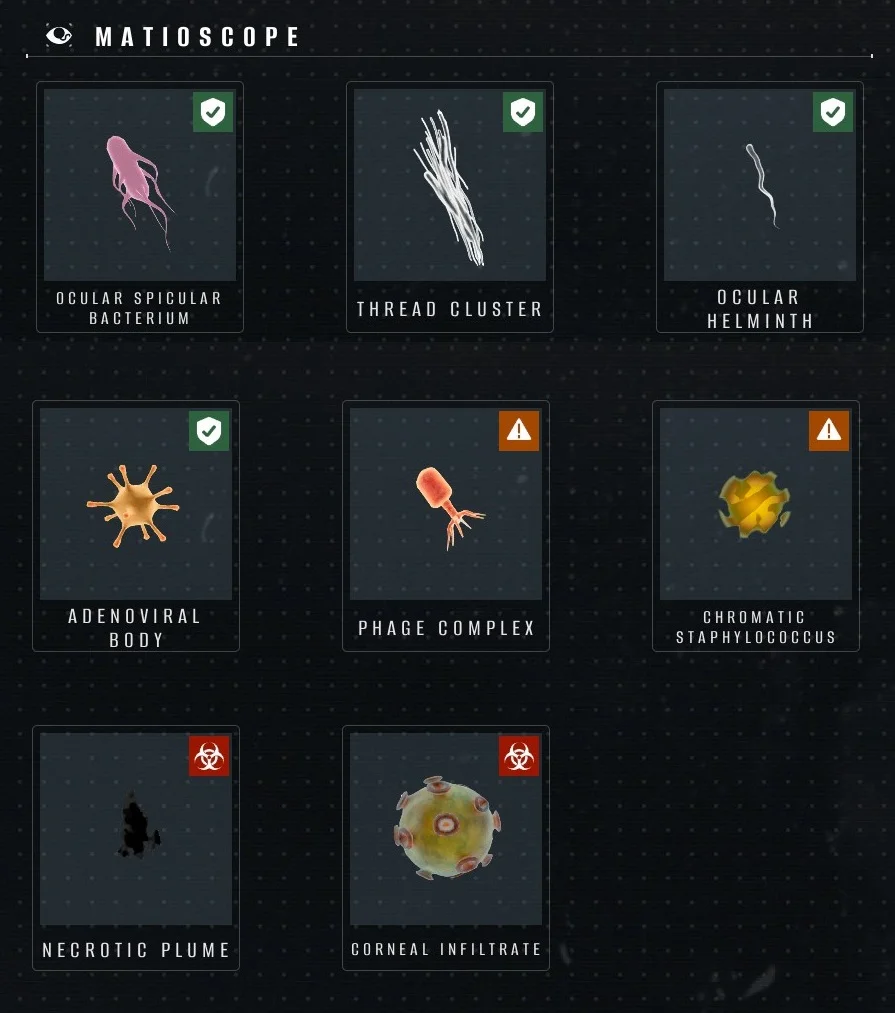Click the green shield badge on Thread Cluster
The height and width of the screenshot is (1013, 895).
pyautogui.click(x=523, y=112)
